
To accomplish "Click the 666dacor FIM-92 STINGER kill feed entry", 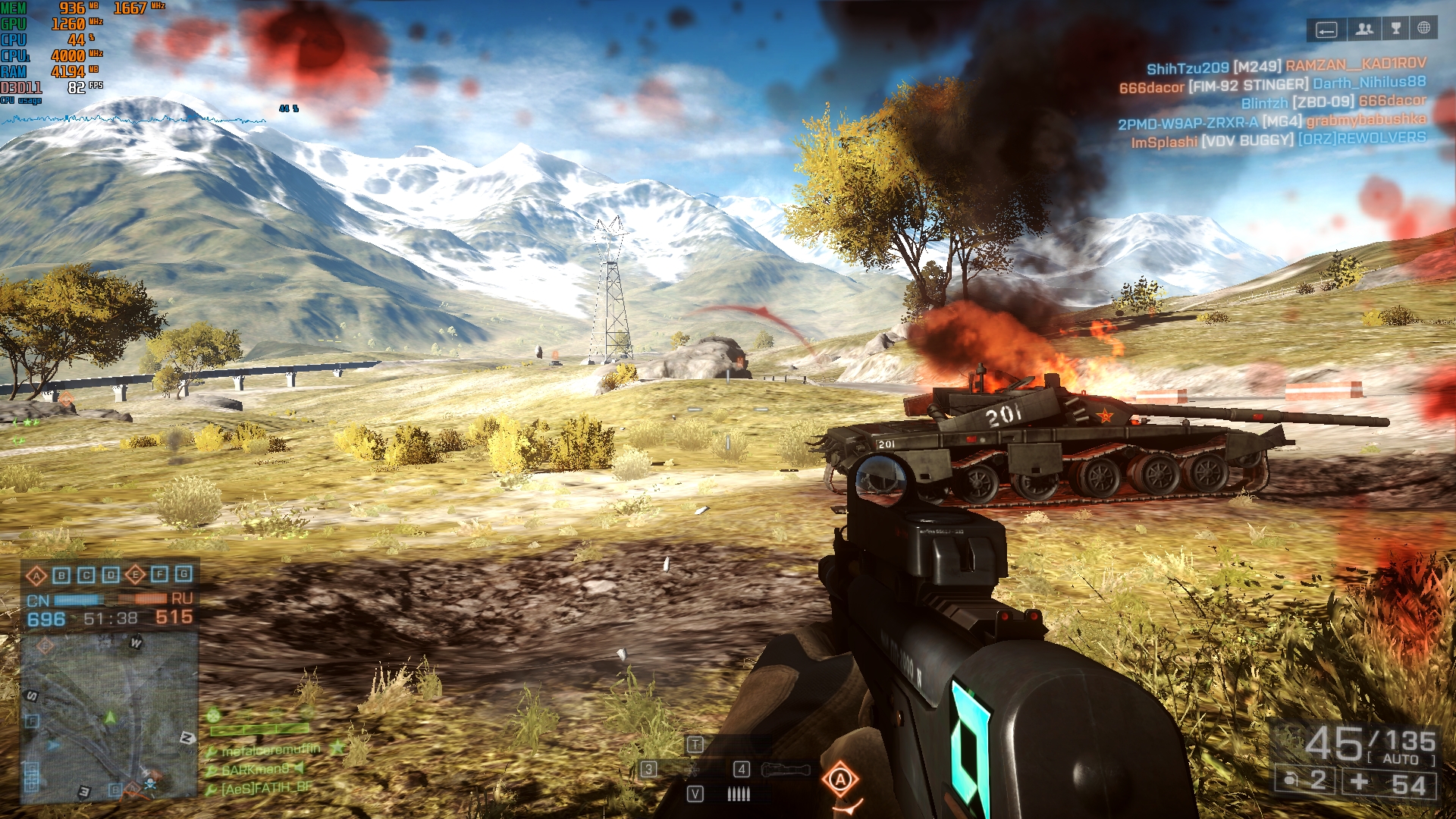I will [1272, 84].
